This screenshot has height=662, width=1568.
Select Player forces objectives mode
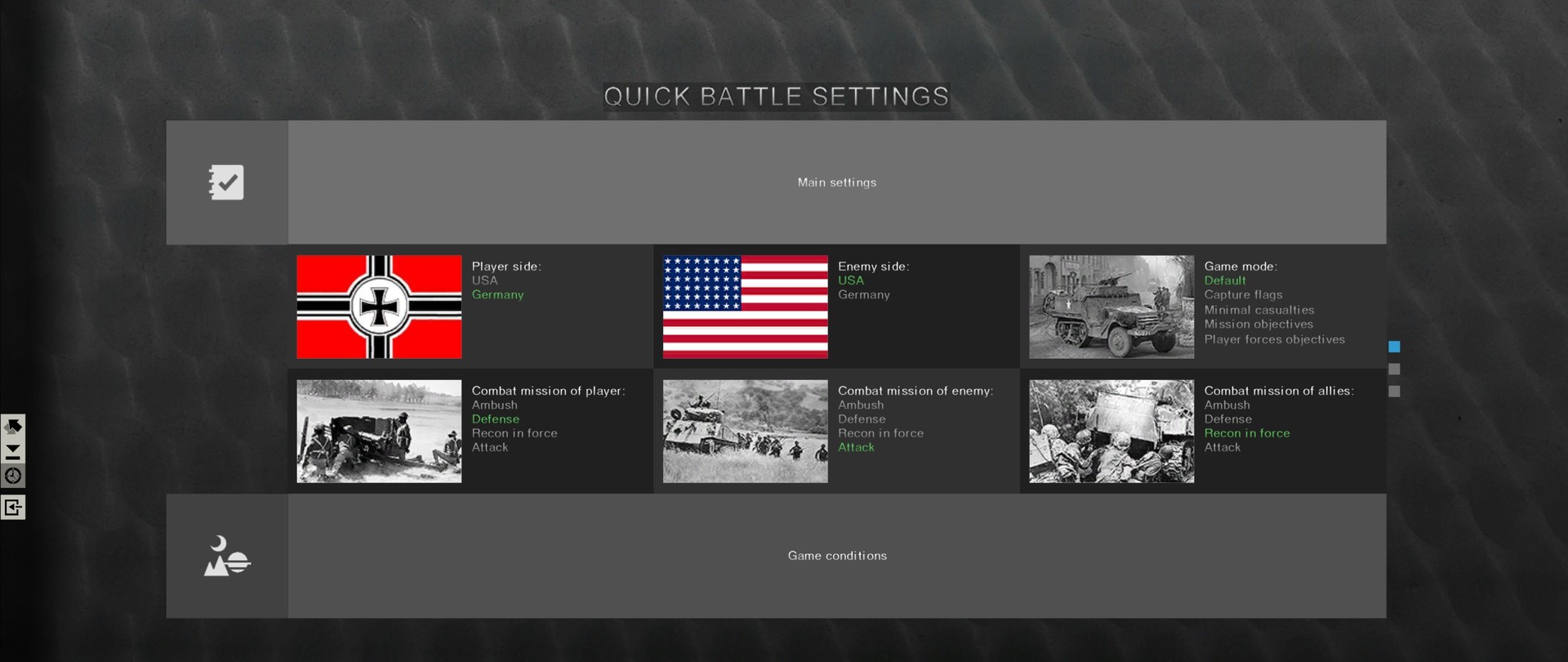(x=1275, y=339)
